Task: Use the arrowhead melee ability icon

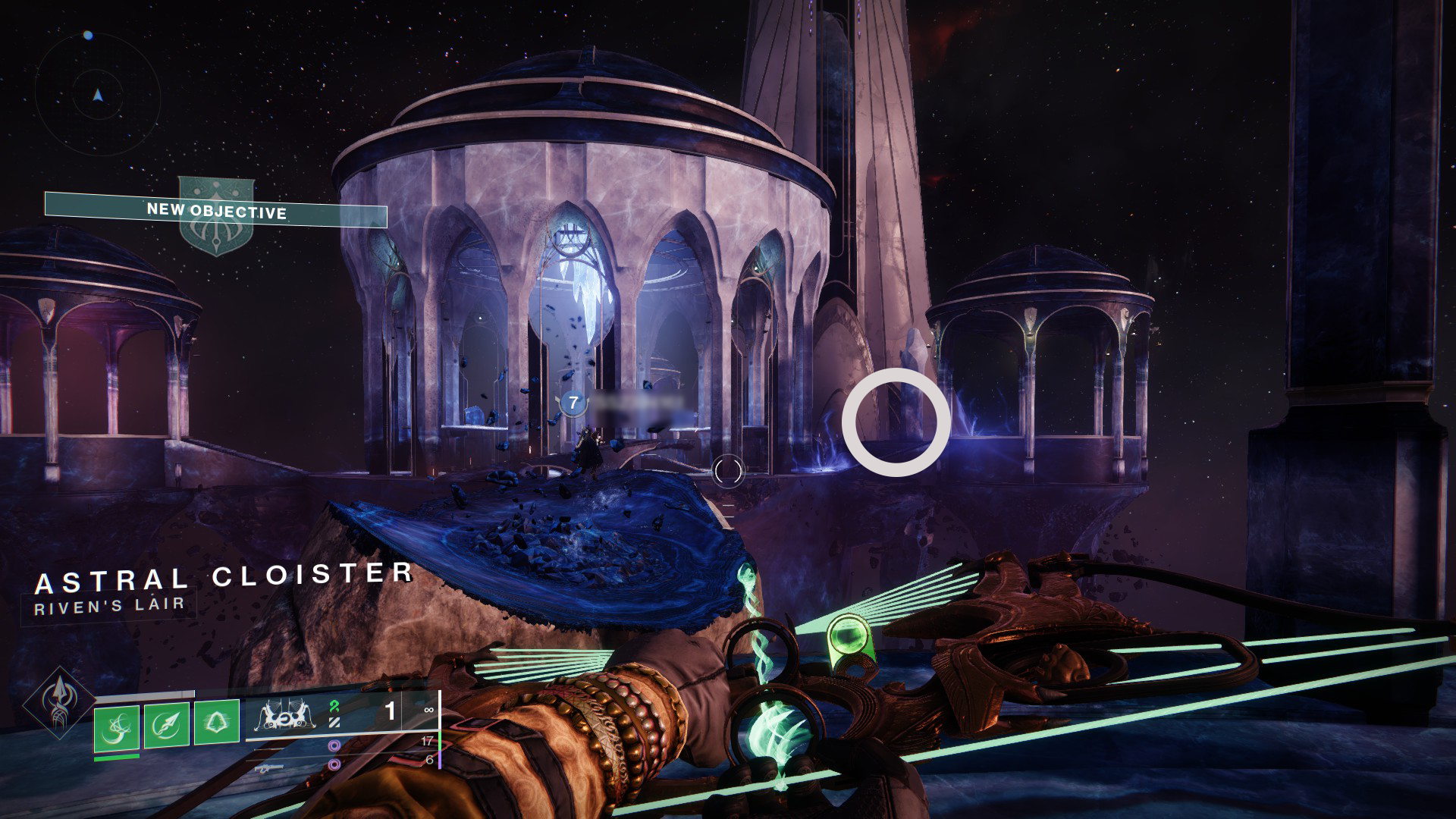Action: (x=167, y=725)
